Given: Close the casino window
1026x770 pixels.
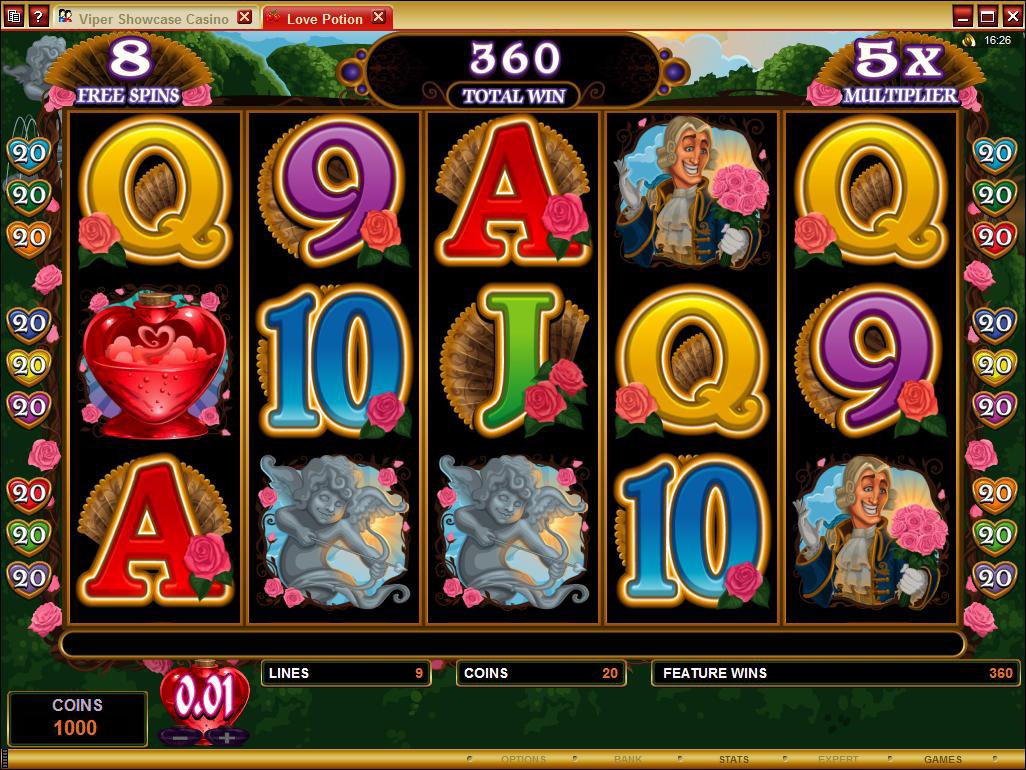Looking at the screenshot, I should [x=1011, y=16].
